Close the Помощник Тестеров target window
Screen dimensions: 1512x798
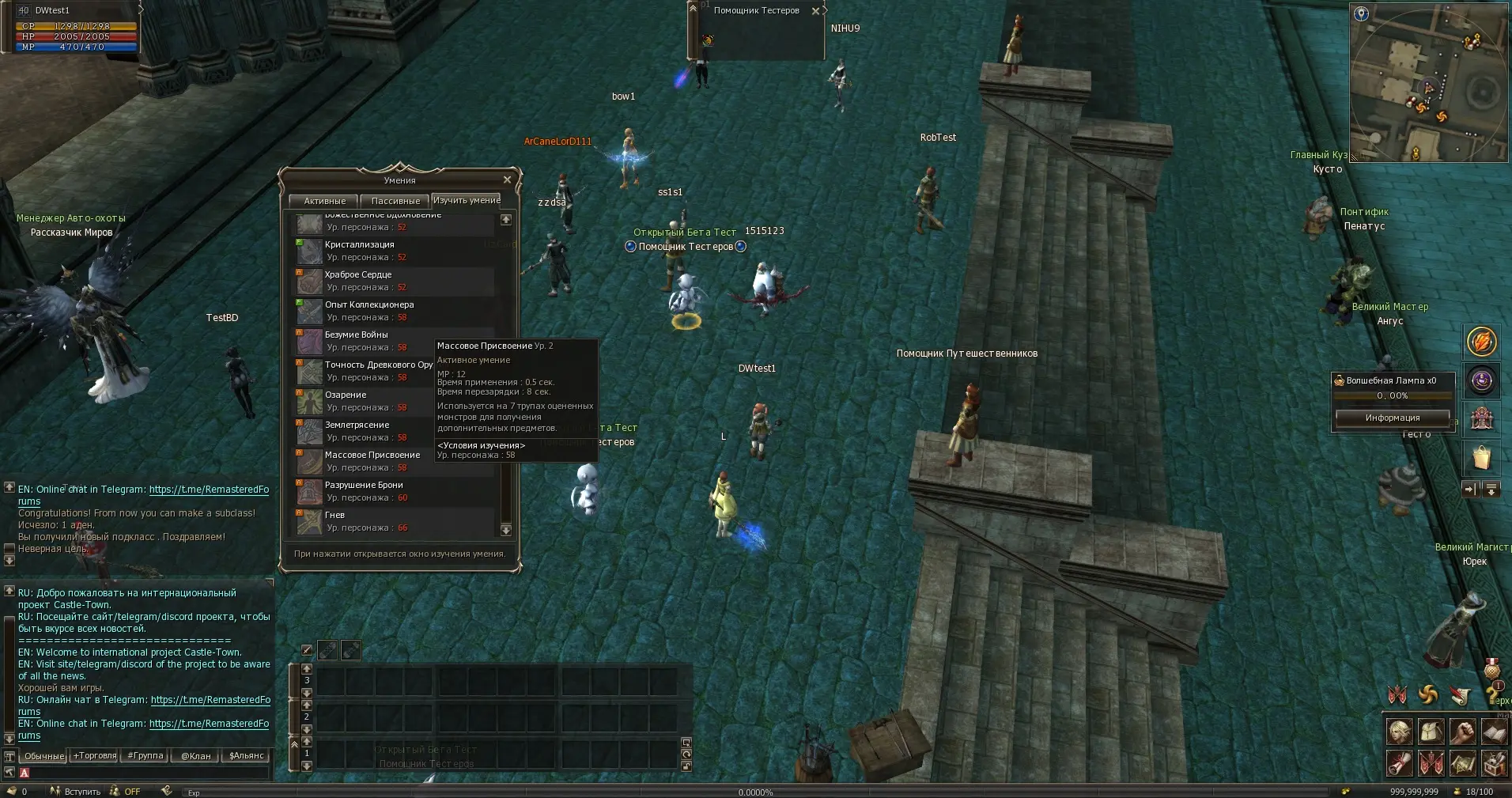click(x=815, y=11)
